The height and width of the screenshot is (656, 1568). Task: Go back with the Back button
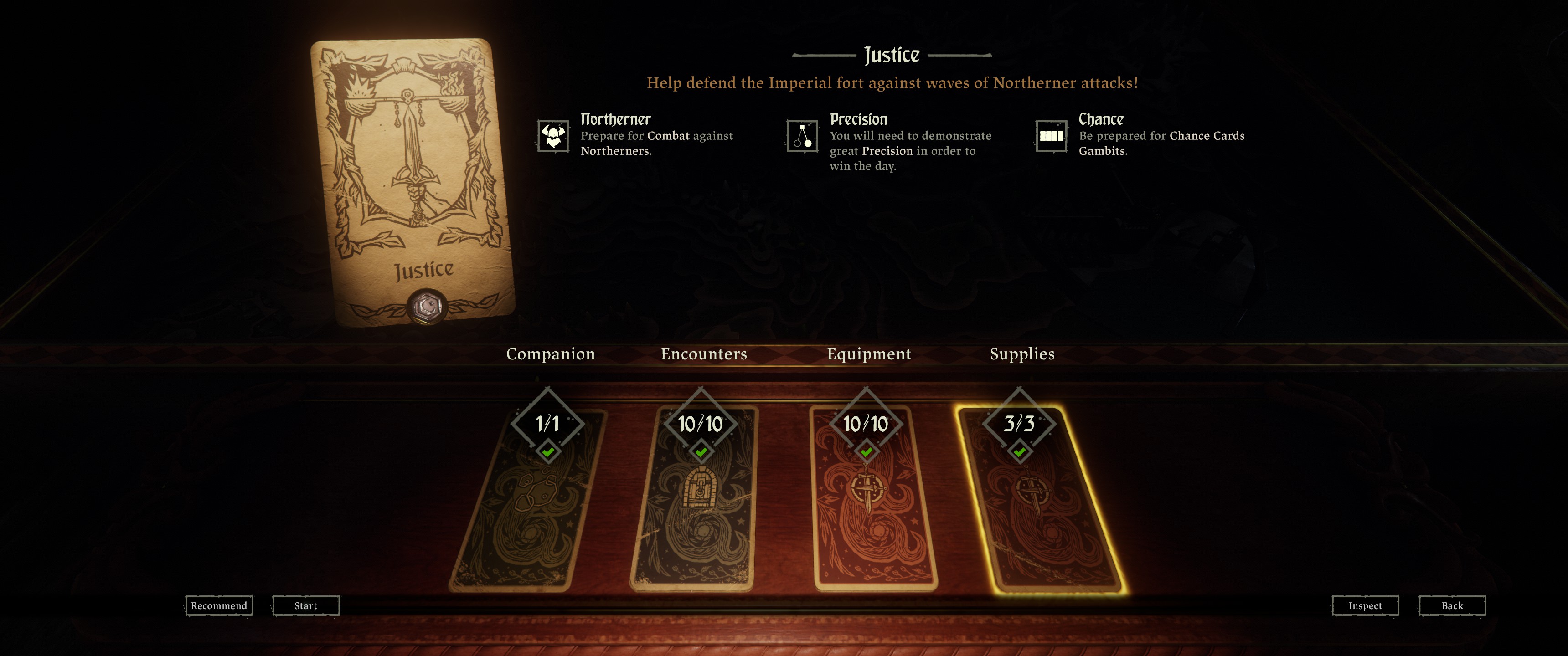1452,605
